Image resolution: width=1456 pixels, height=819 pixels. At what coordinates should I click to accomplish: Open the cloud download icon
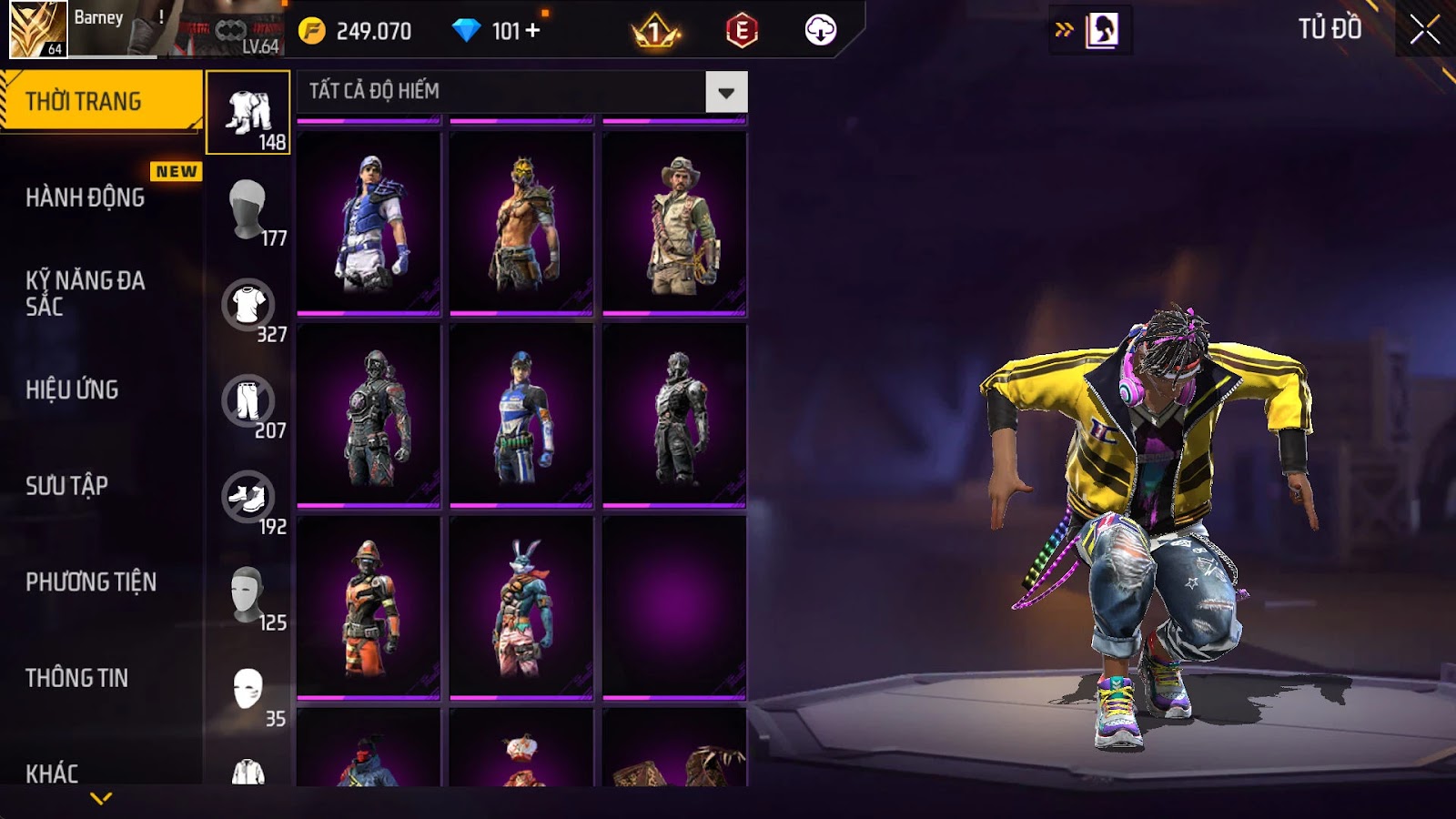[x=820, y=31]
